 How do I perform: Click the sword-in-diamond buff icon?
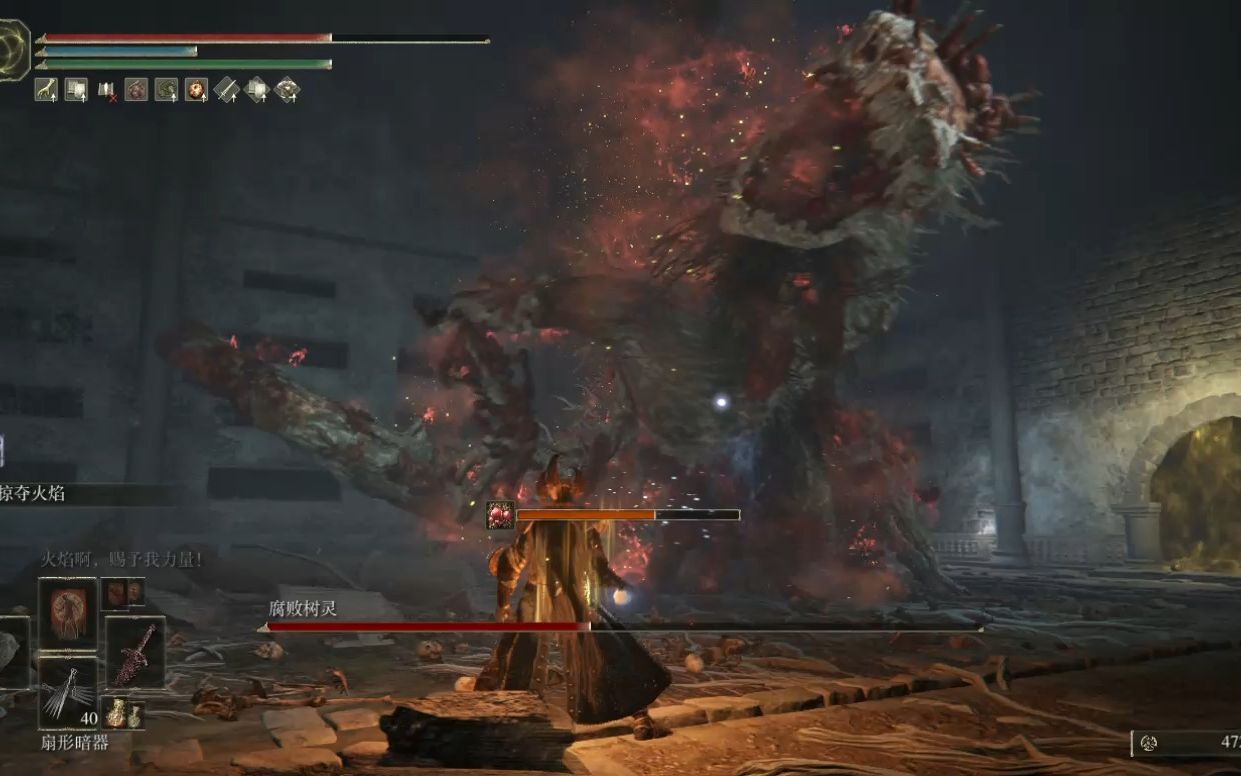226,90
